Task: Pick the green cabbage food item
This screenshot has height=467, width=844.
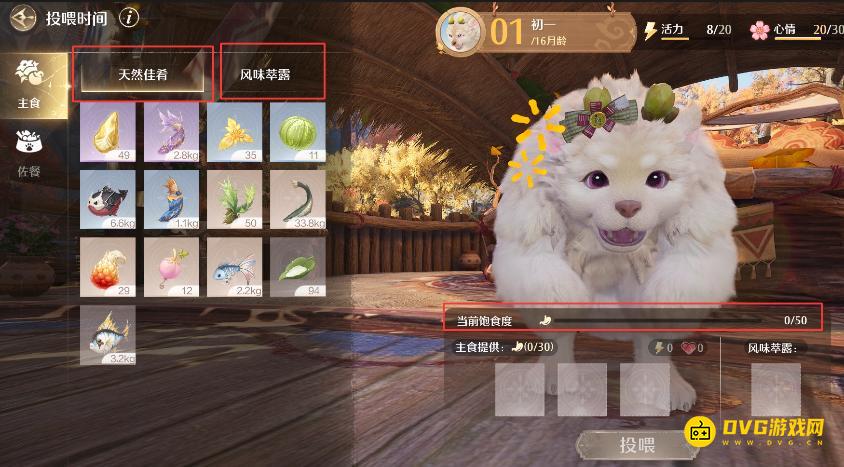Action: 297,131
